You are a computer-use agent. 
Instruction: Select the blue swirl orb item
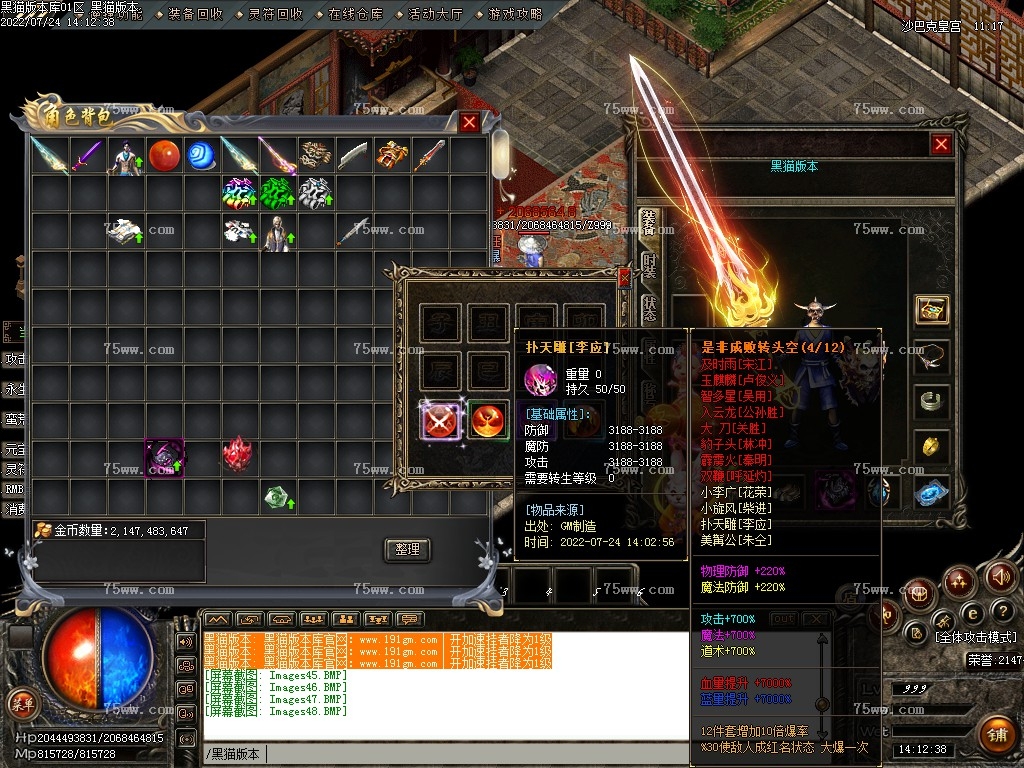202,155
